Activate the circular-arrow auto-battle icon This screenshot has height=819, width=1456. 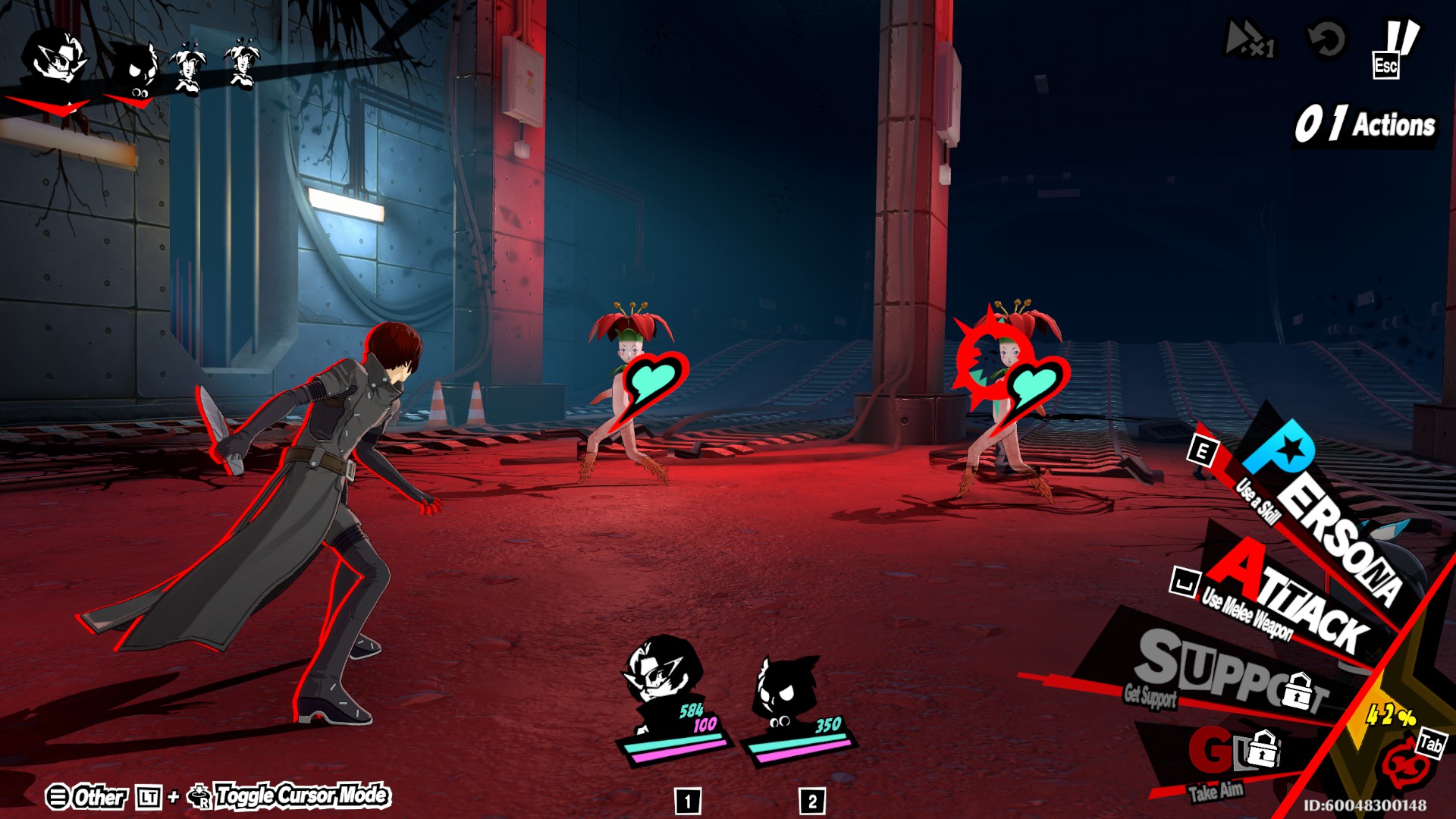click(1326, 39)
